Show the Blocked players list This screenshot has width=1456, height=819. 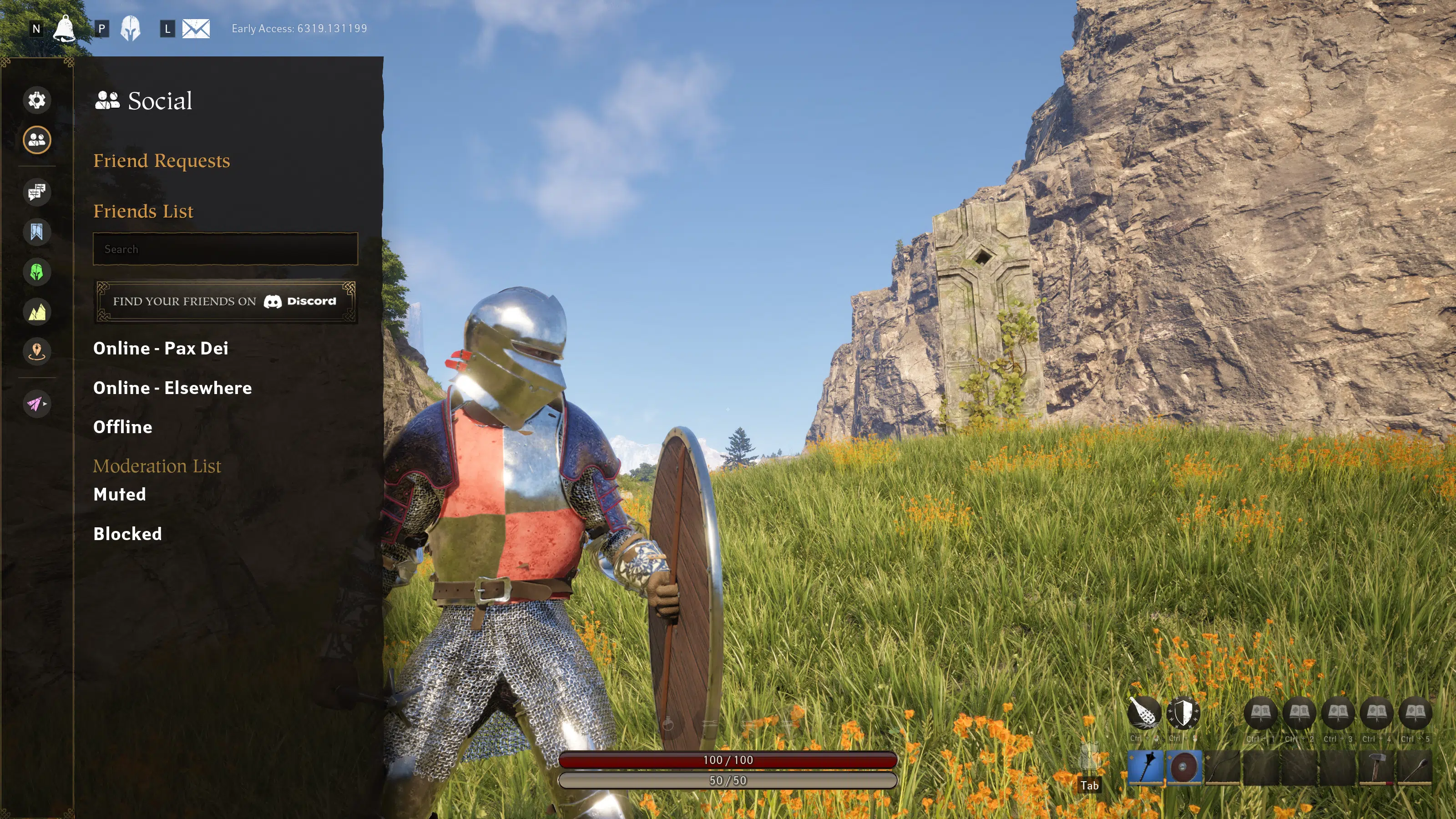pyautogui.click(x=127, y=534)
